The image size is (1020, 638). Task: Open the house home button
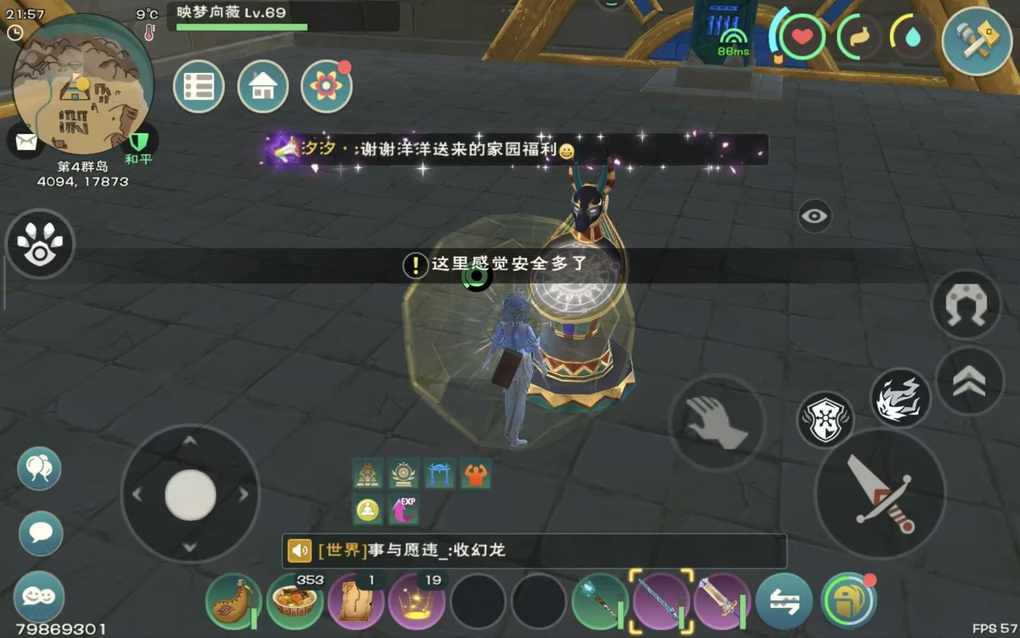click(263, 87)
